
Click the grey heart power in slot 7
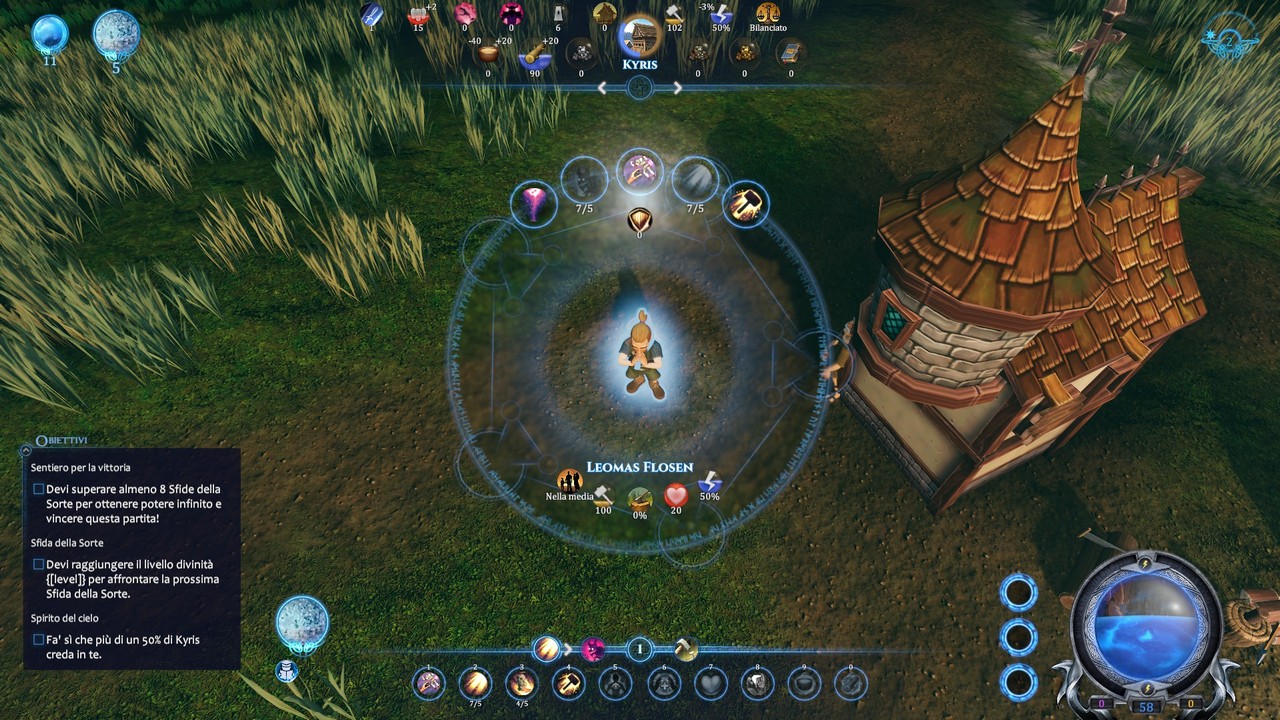pos(710,684)
